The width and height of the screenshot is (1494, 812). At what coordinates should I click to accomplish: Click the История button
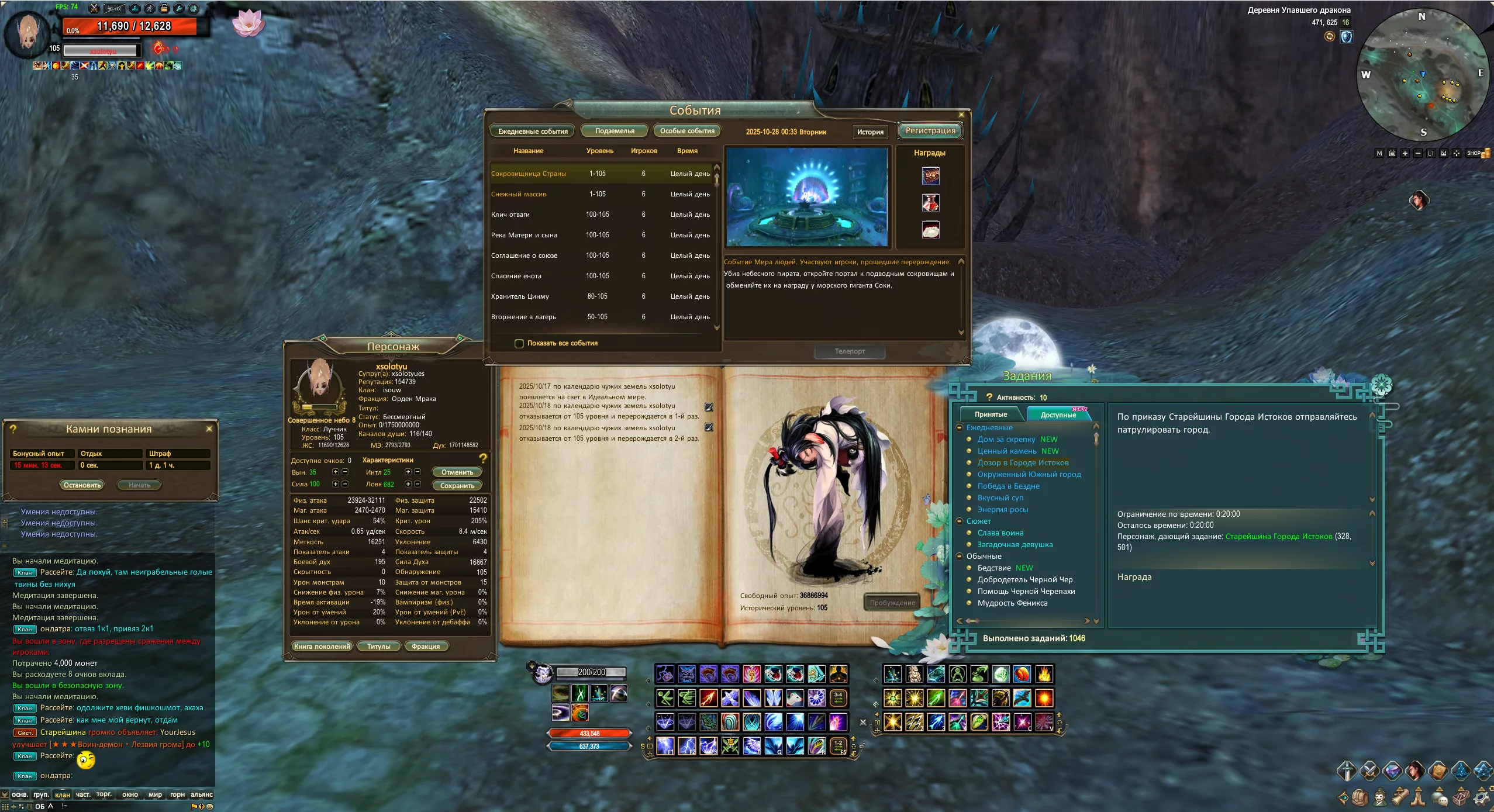[870, 132]
